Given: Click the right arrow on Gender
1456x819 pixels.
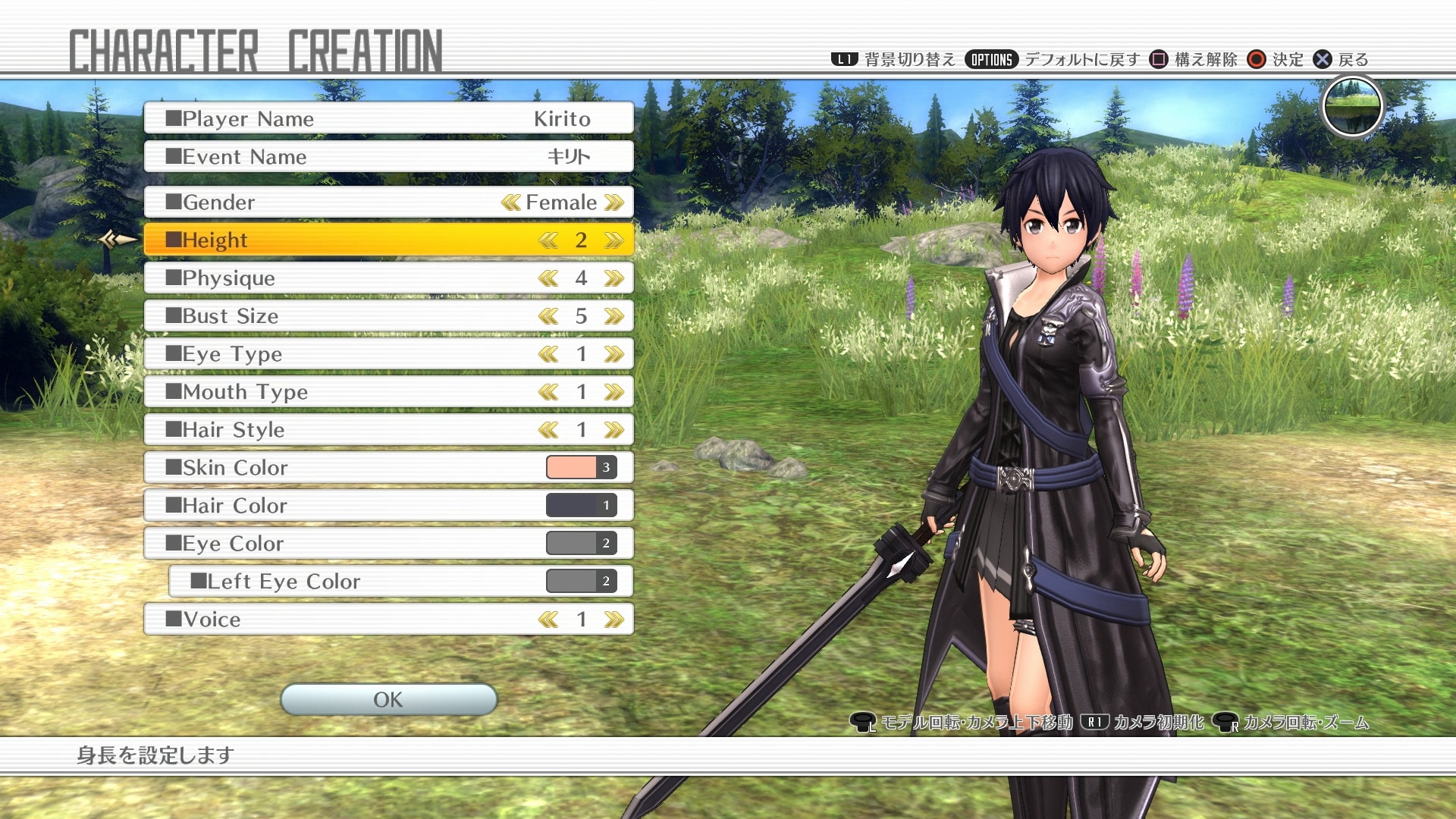Looking at the screenshot, I should tap(614, 202).
